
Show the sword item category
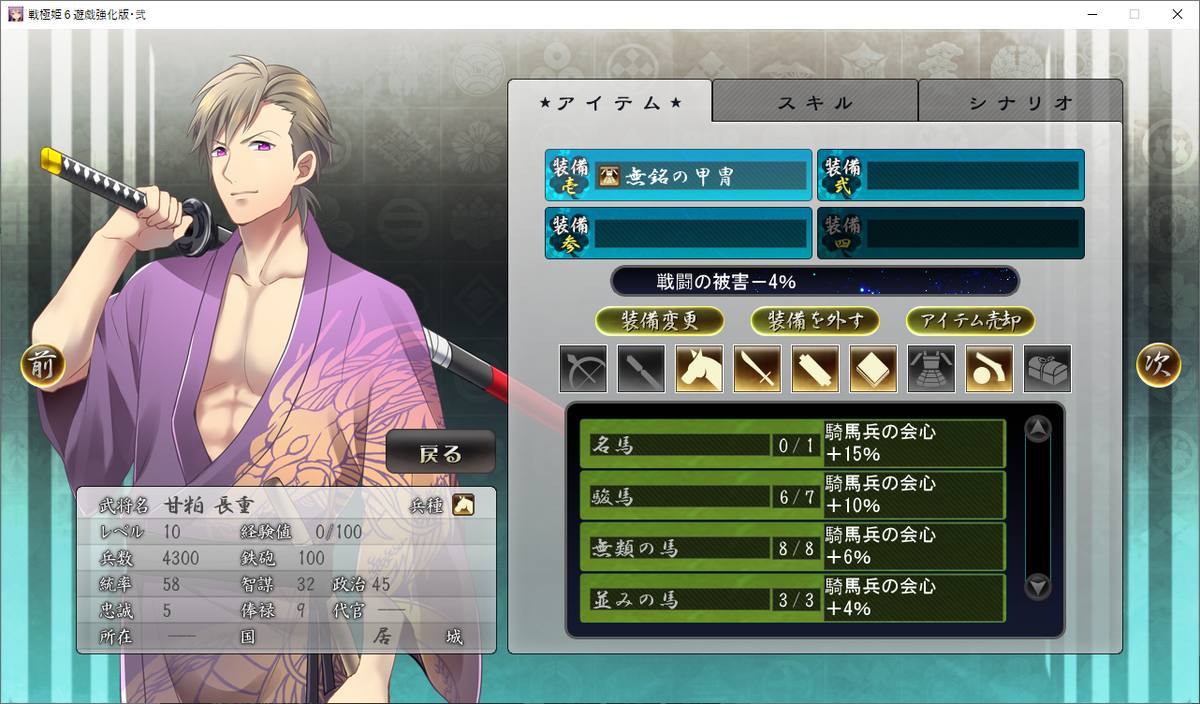pyautogui.click(x=757, y=368)
